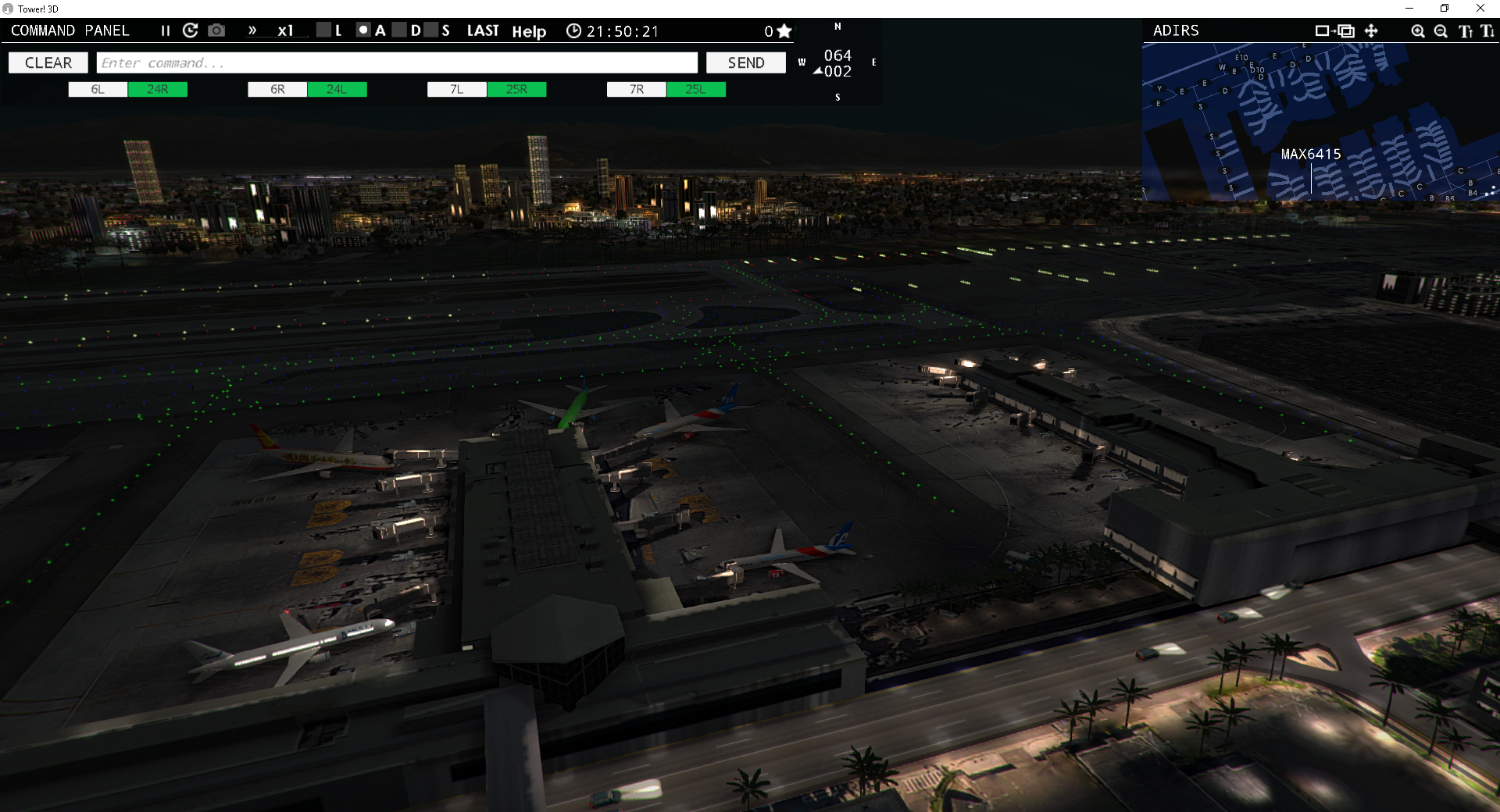
Task: Select runway 24R button
Action: [x=157, y=89]
